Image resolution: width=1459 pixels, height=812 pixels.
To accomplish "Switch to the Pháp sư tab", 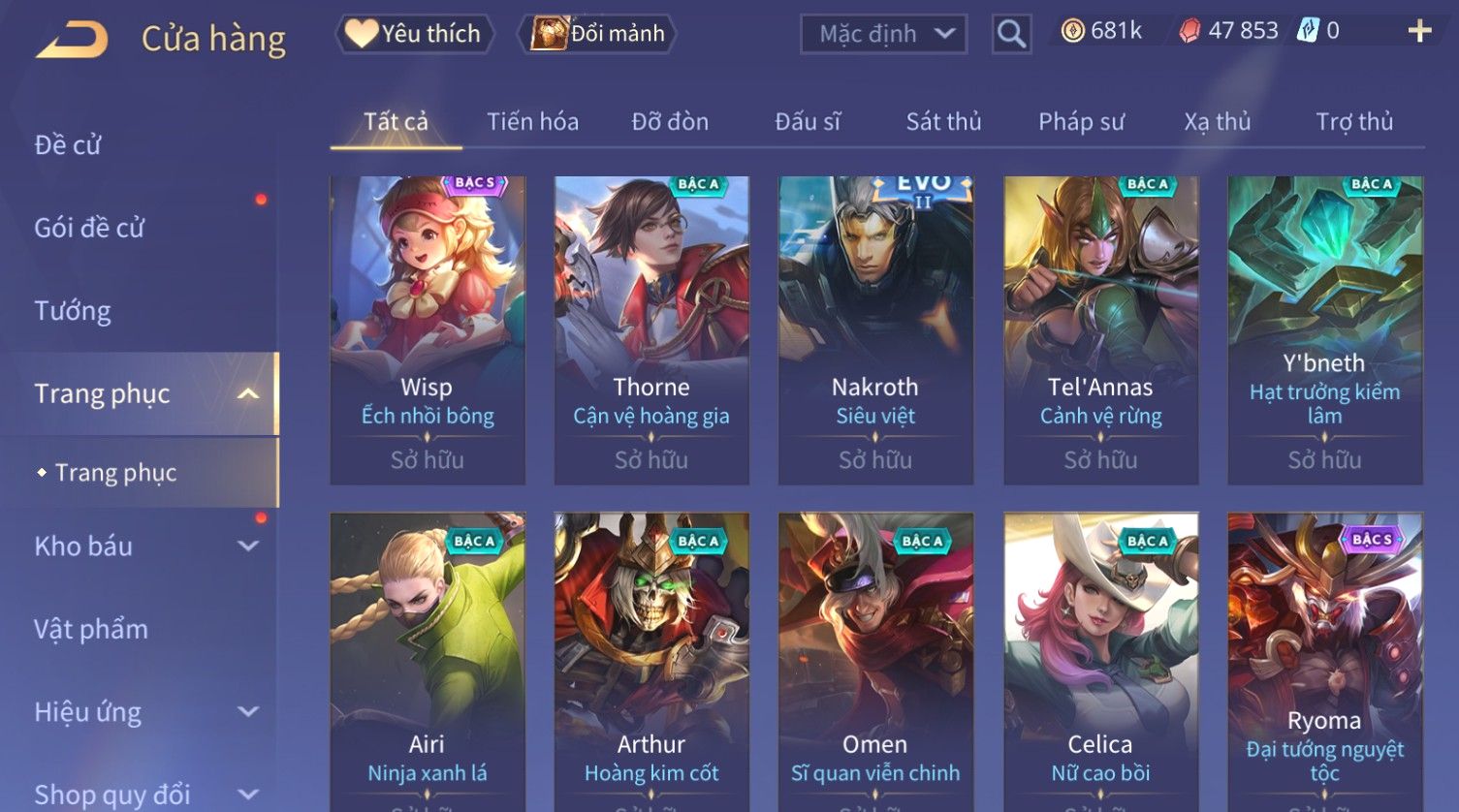I will click(x=1081, y=122).
